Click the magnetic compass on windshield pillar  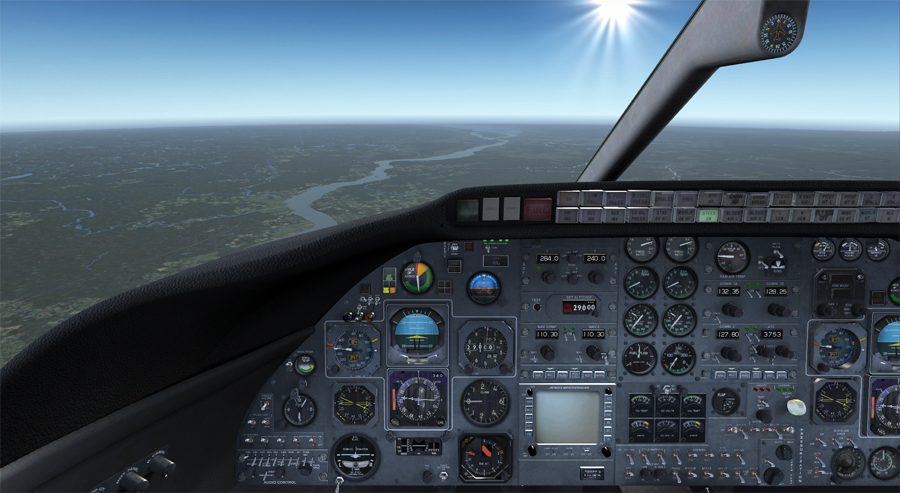780,32
